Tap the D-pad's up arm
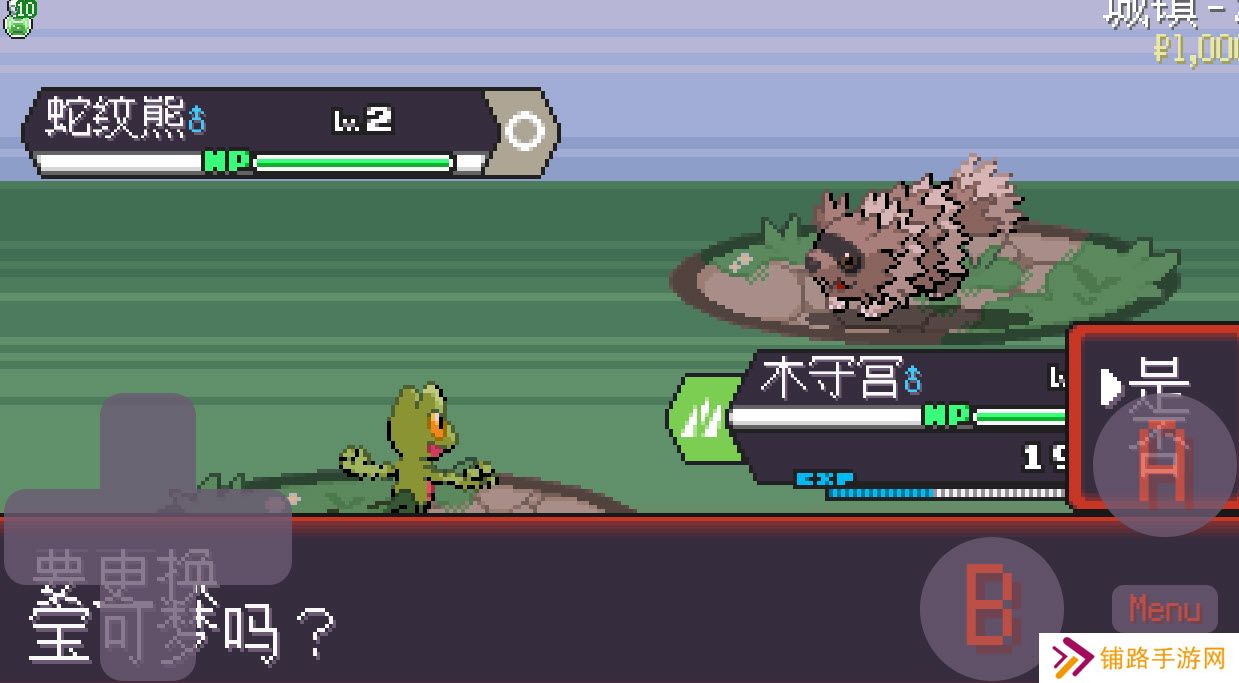This screenshot has width=1239, height=683. coord(148,439)
